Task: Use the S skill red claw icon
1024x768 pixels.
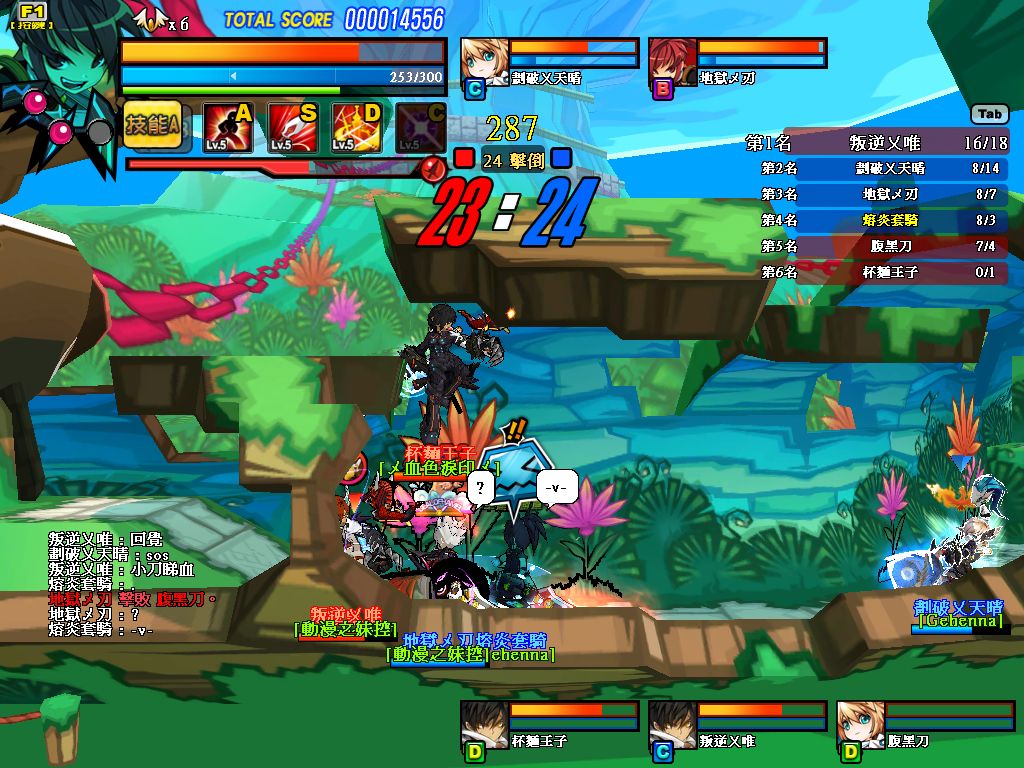Action: tap(292, 127)
